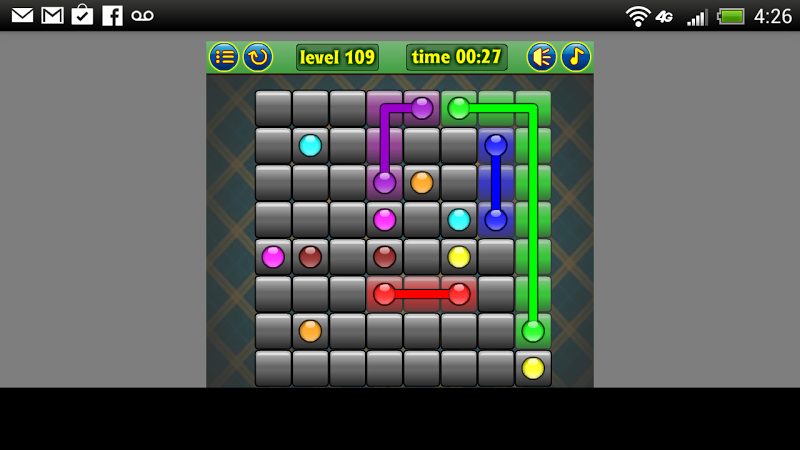Choose the cyan dot next to the blue line
This screenshot has width=800, height=450.
(459, 219)
